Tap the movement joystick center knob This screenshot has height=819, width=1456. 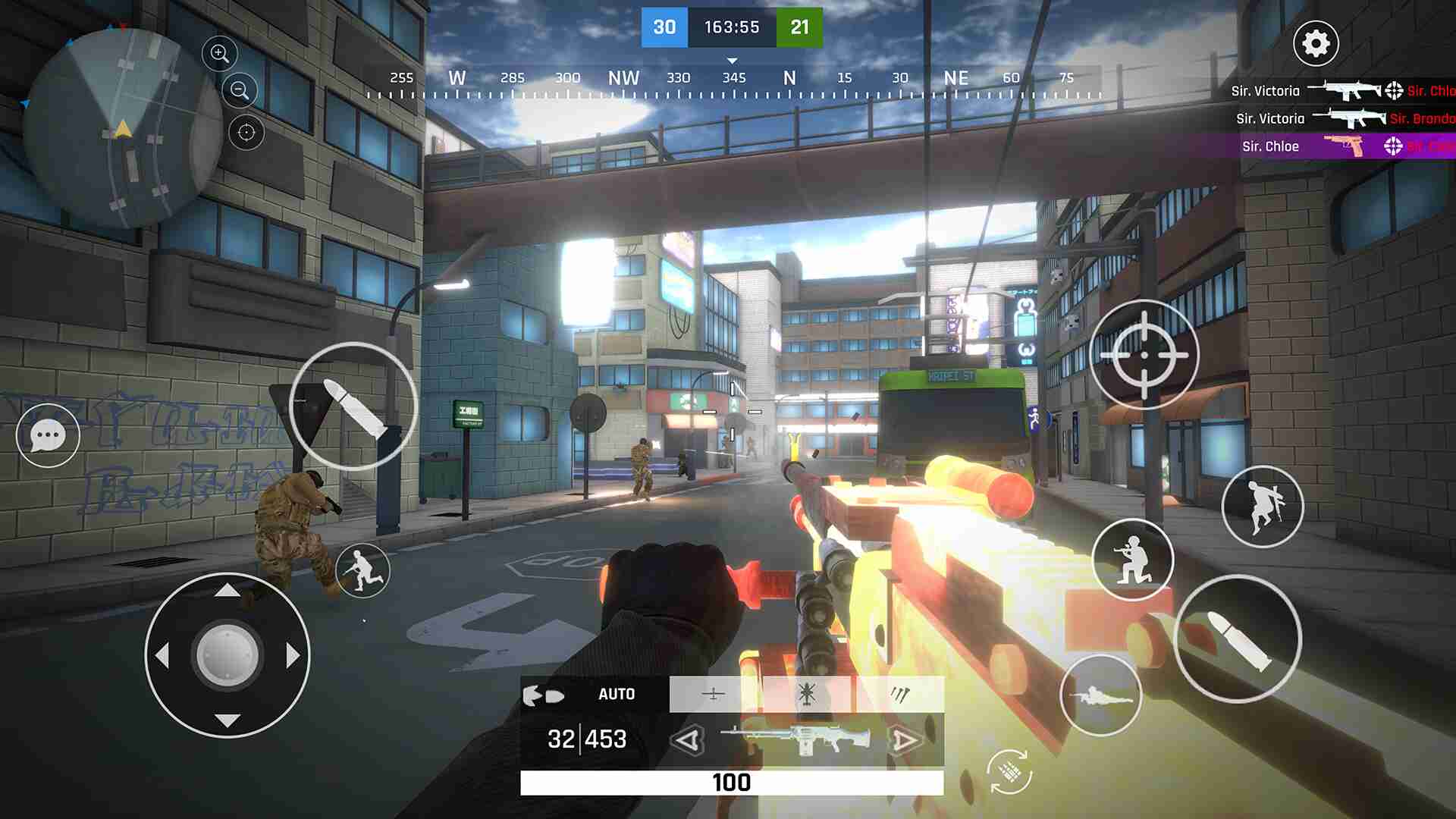tap(227, 655)
